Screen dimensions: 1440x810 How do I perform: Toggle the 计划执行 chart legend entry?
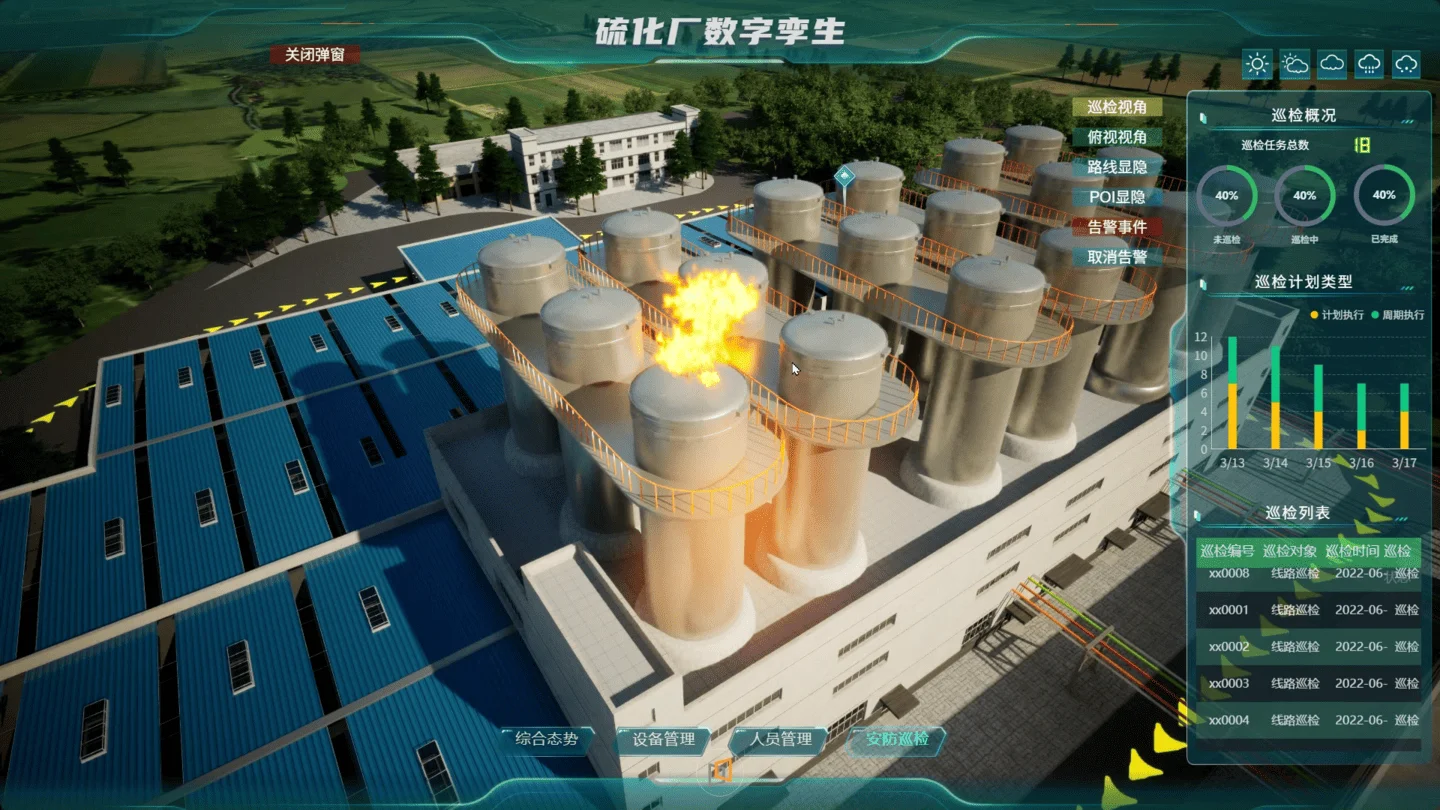pos(1337,315)
